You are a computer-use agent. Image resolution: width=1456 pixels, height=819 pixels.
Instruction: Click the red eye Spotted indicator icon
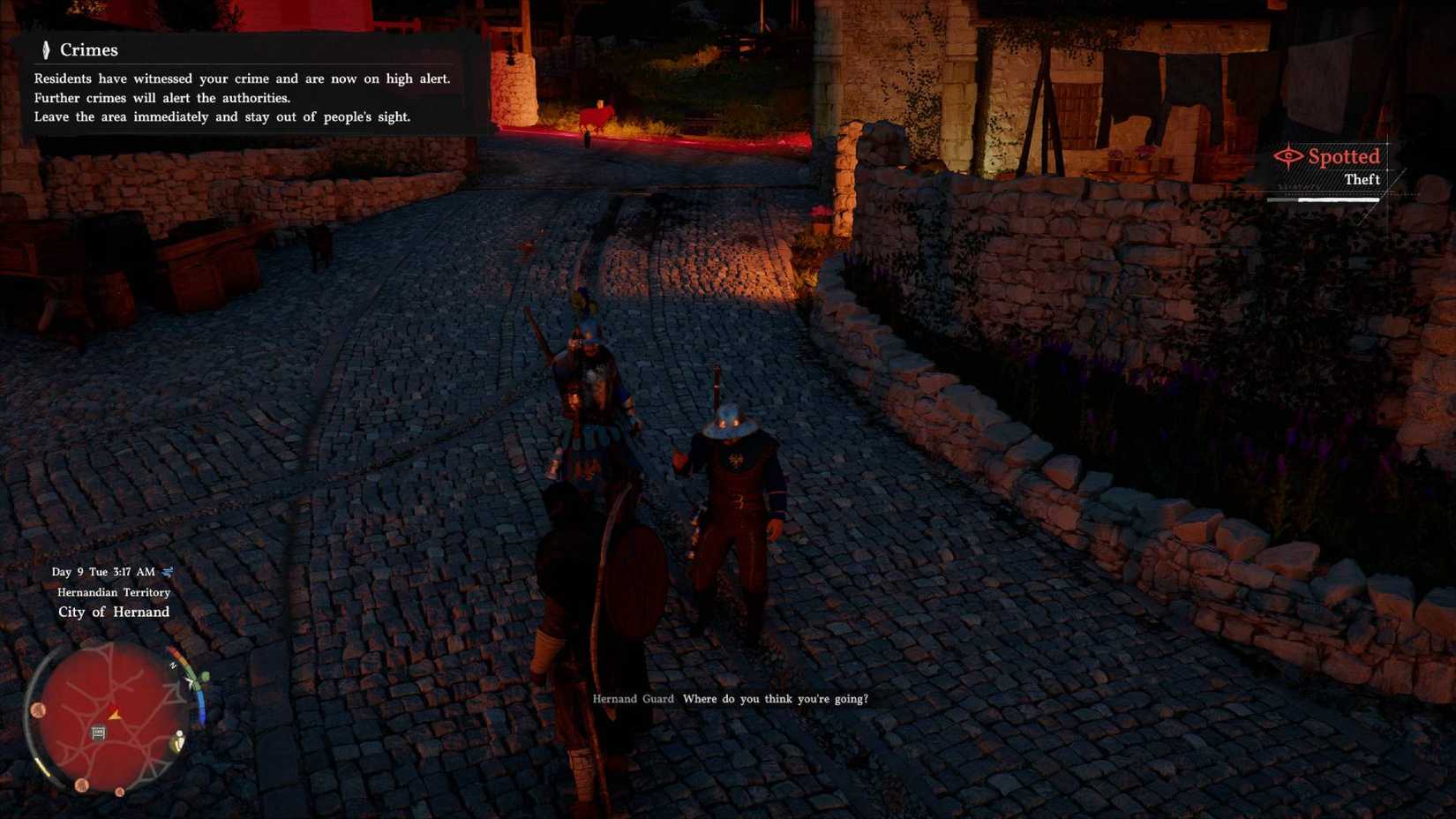click(x=1289, y=156)
